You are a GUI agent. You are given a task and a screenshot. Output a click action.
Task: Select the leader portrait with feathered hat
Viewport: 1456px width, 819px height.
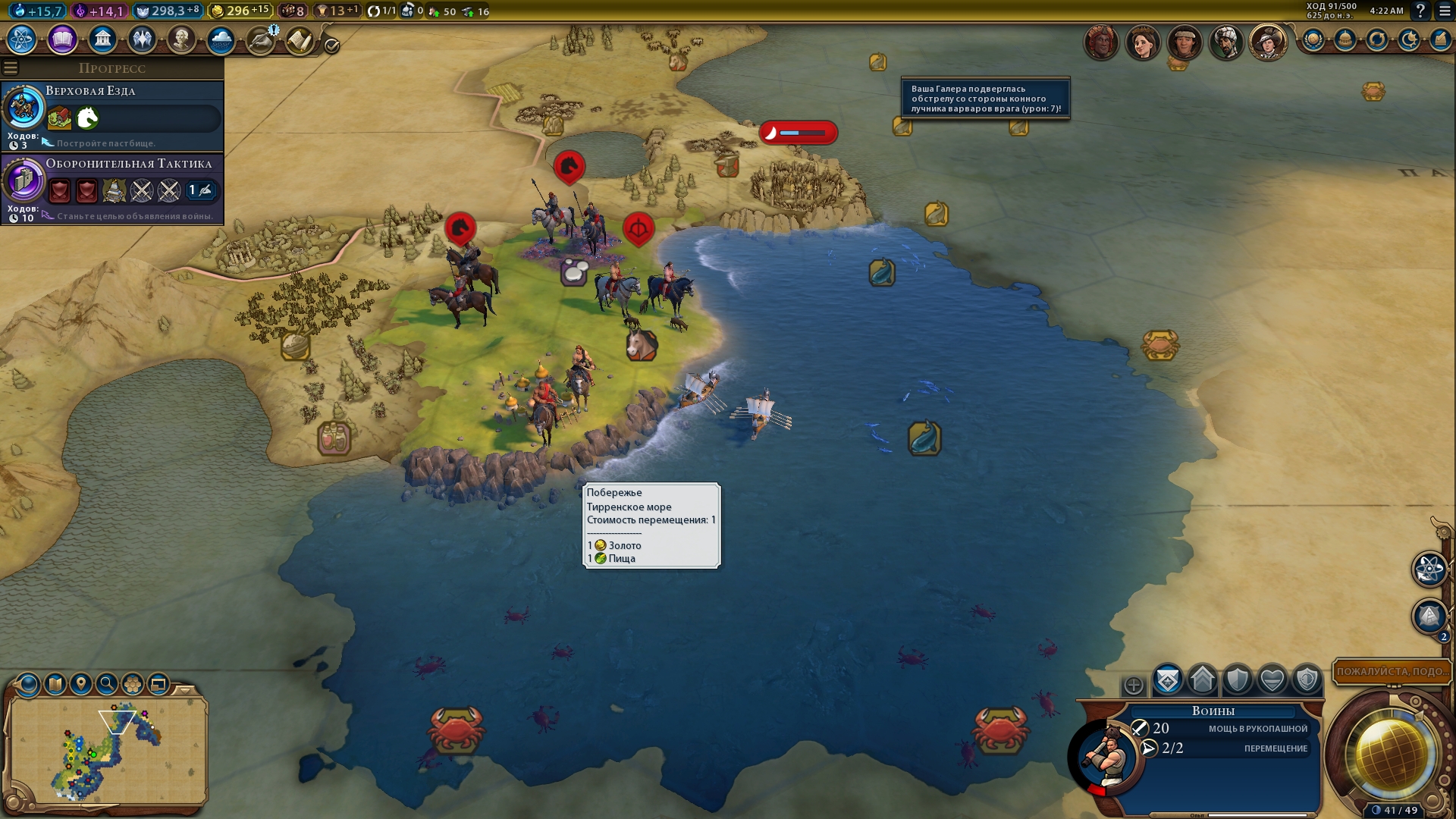(1267, 42)
